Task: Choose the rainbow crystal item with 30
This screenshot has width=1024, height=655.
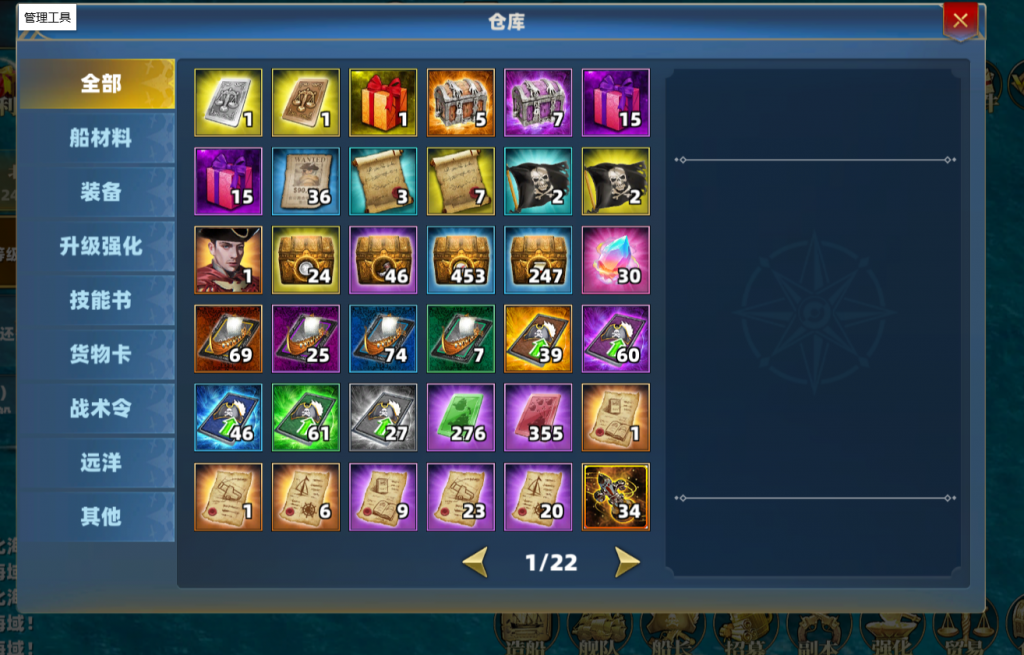Action: tap(616, 260)
